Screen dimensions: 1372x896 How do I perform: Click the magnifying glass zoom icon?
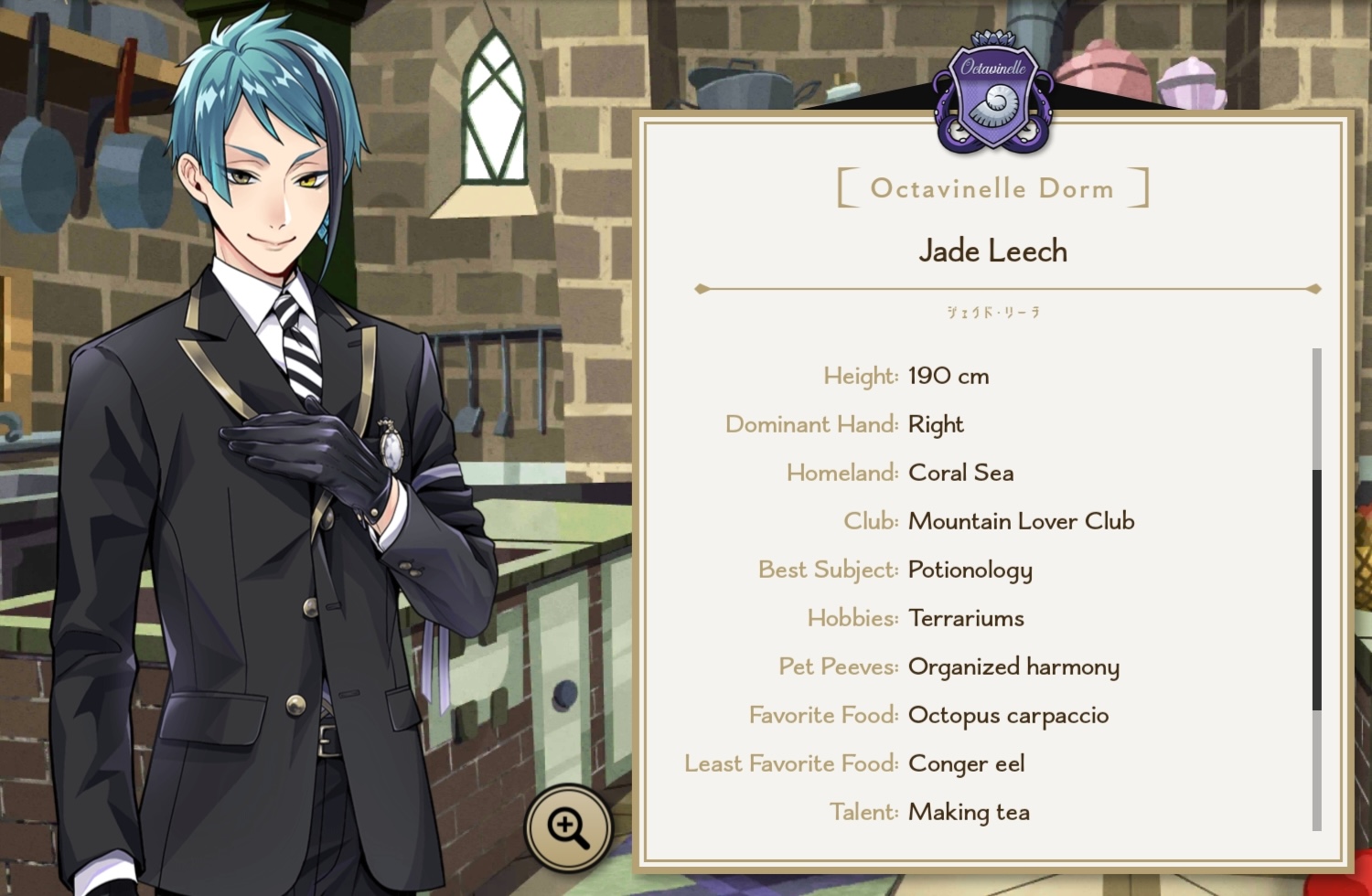pos(569,826)
